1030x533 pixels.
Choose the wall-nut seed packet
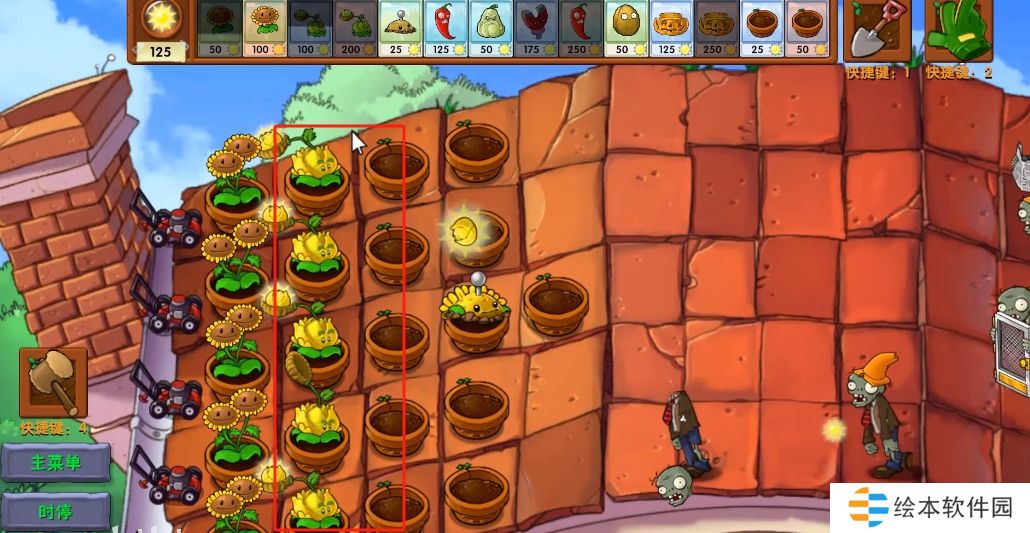tap(625, 29)
